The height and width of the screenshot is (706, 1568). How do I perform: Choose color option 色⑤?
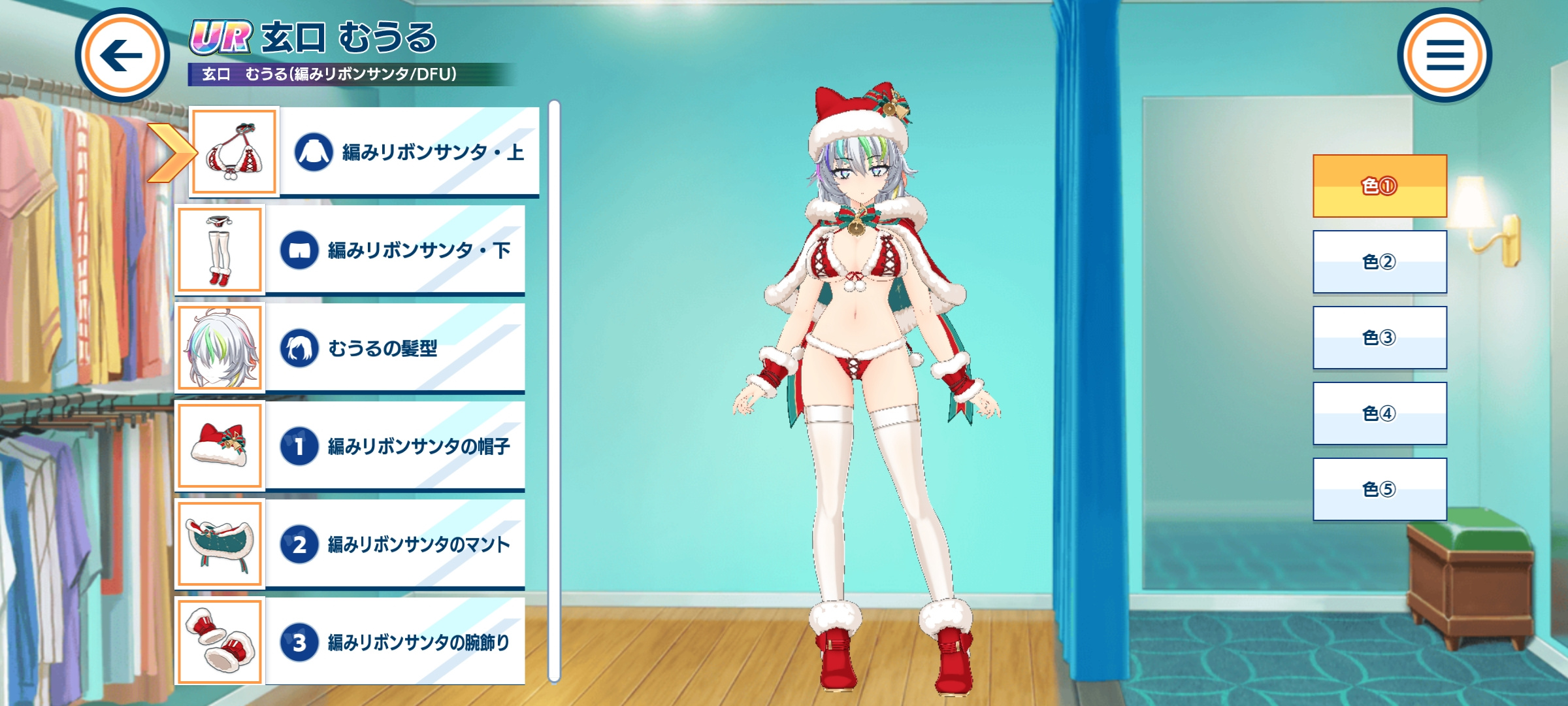coord(1380,490)
